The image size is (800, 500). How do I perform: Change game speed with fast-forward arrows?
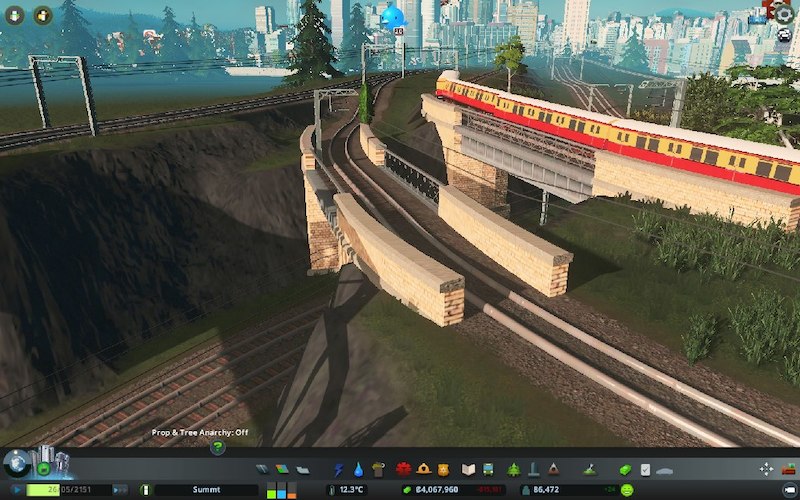pyautogui.click(x=119, y=490)
